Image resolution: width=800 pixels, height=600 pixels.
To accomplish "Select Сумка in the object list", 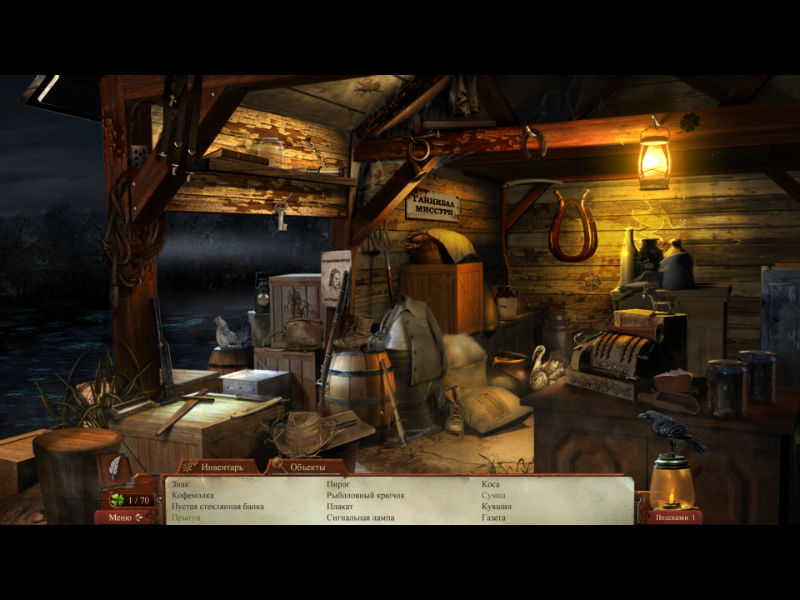I will 493,495.
